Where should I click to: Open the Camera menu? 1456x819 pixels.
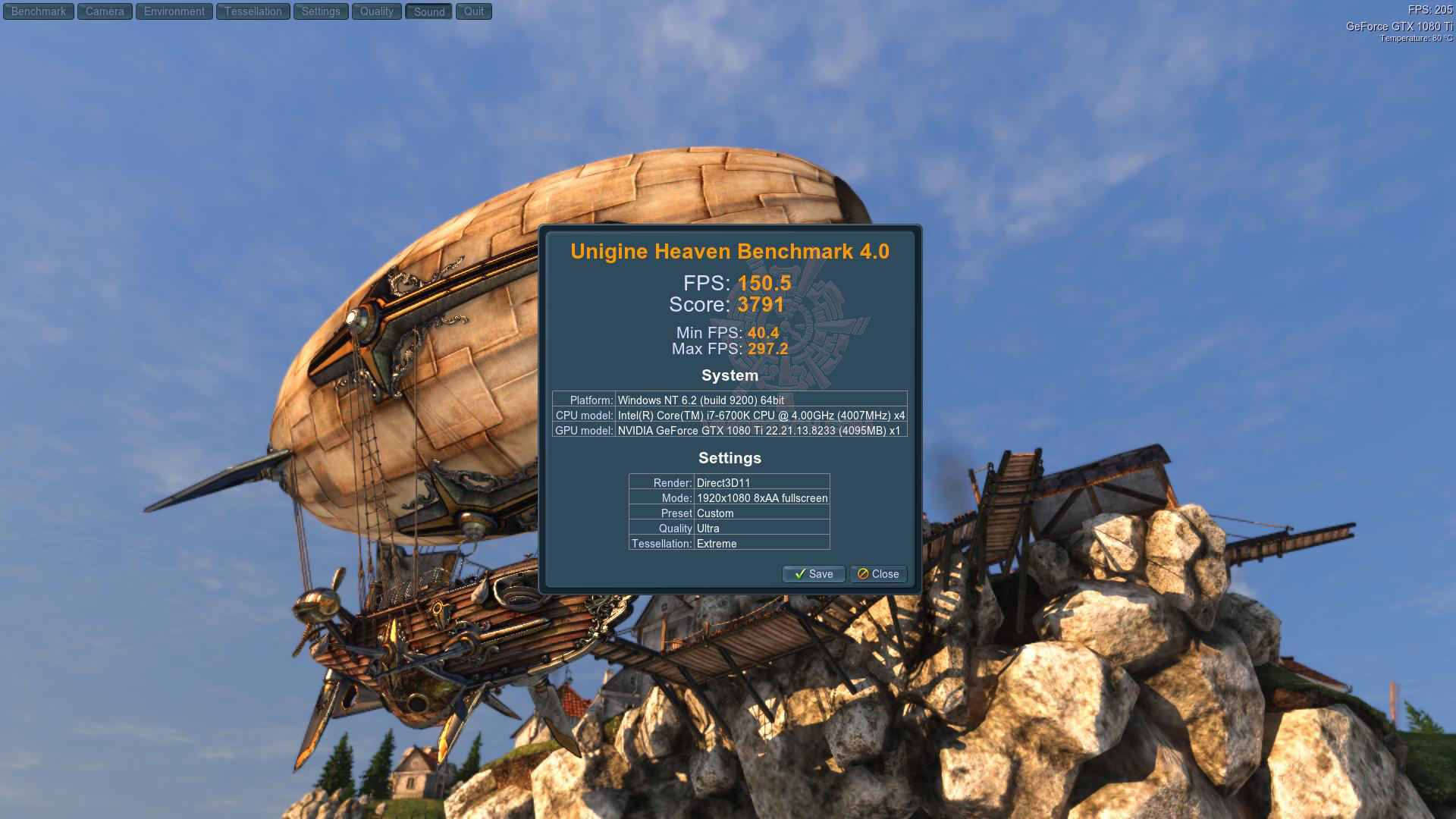pyautogui.click(x=105, y=11)
